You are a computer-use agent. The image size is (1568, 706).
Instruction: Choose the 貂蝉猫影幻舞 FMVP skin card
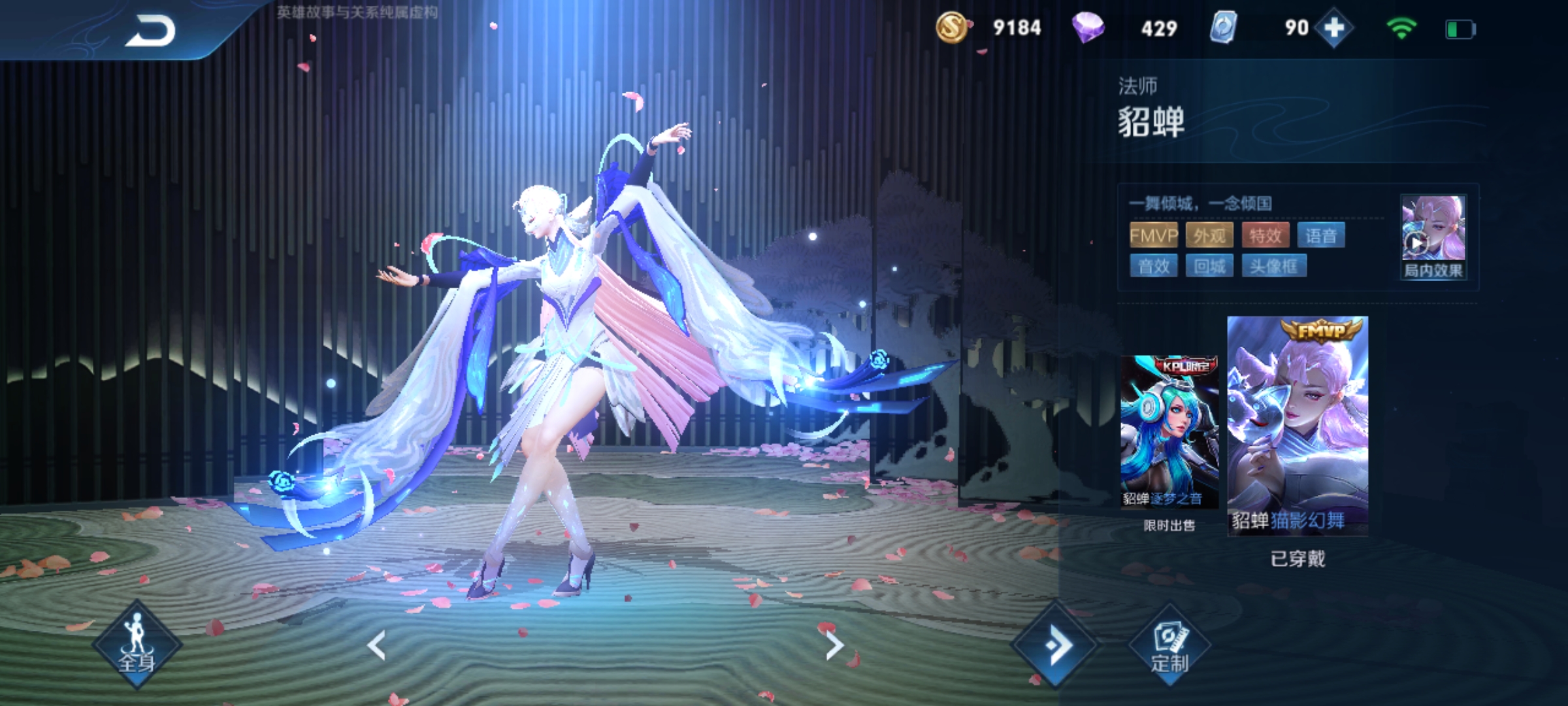coord(1298,426)
